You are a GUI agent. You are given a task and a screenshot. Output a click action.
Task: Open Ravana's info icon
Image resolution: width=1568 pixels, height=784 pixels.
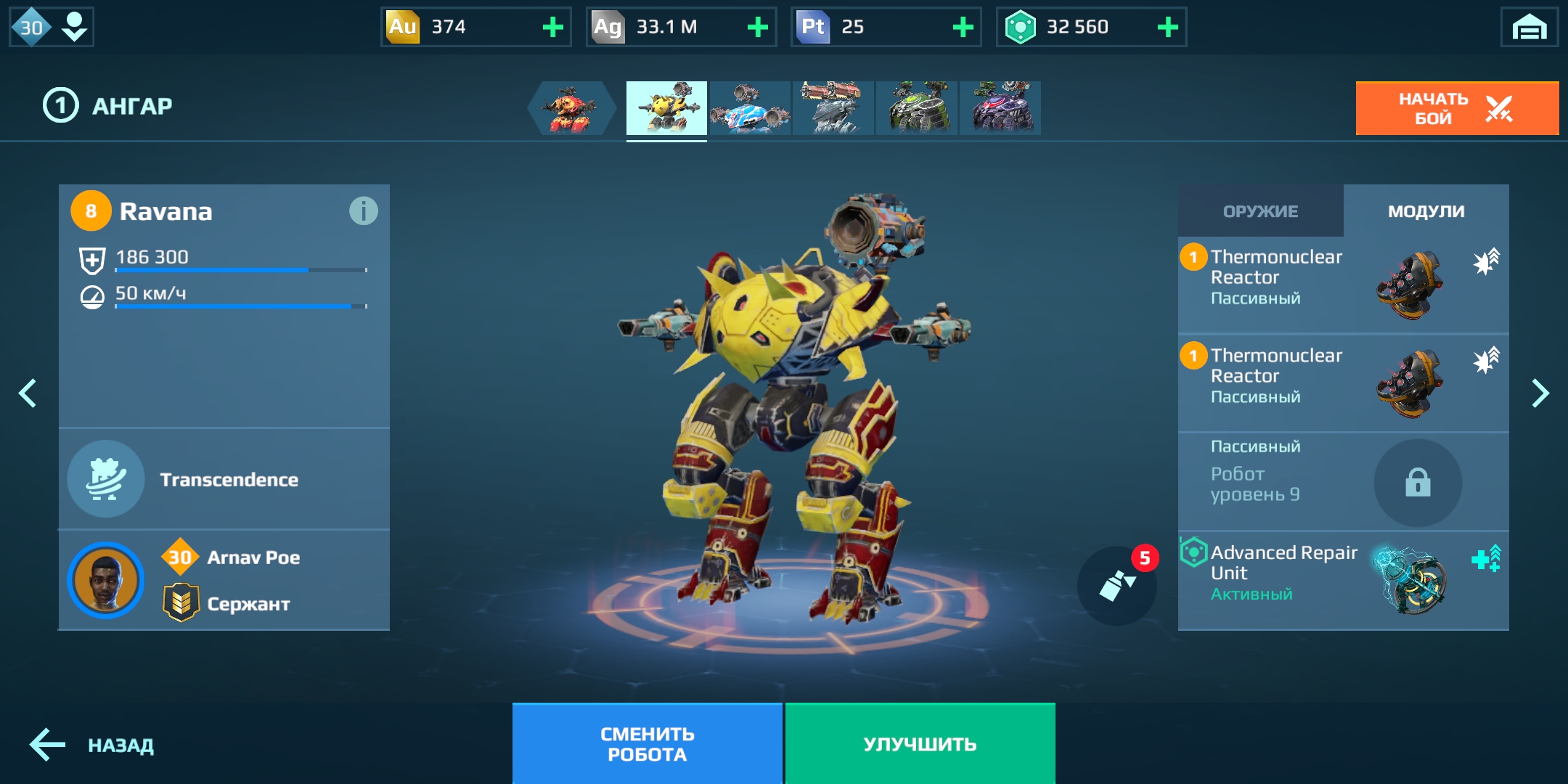click(x=363, y=211)
